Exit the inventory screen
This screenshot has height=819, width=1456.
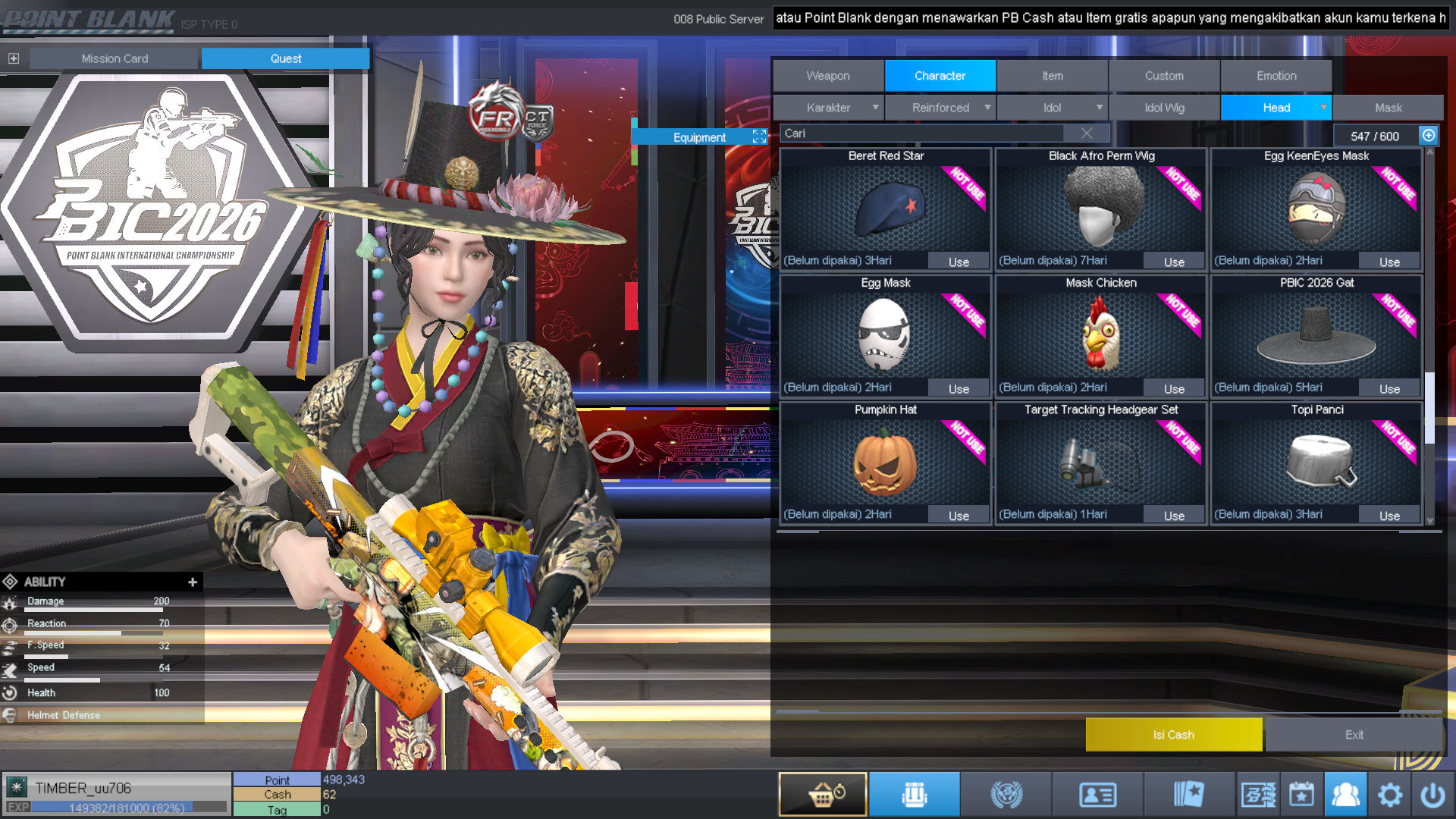[1354, 734]
